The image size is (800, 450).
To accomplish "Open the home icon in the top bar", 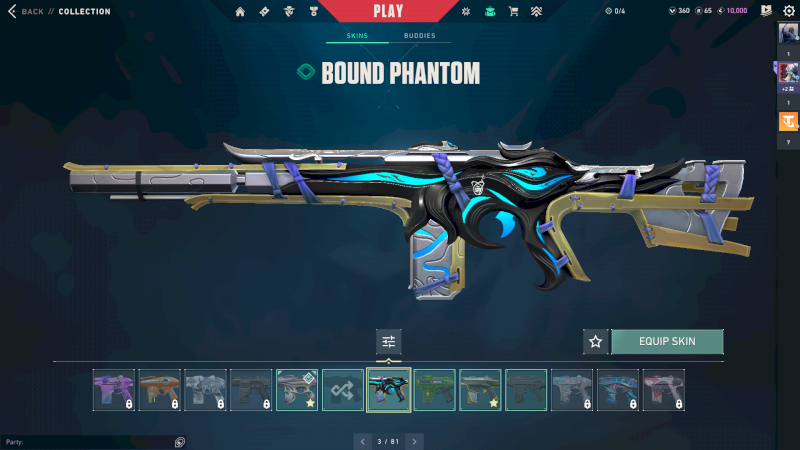I will pos(240,12).
